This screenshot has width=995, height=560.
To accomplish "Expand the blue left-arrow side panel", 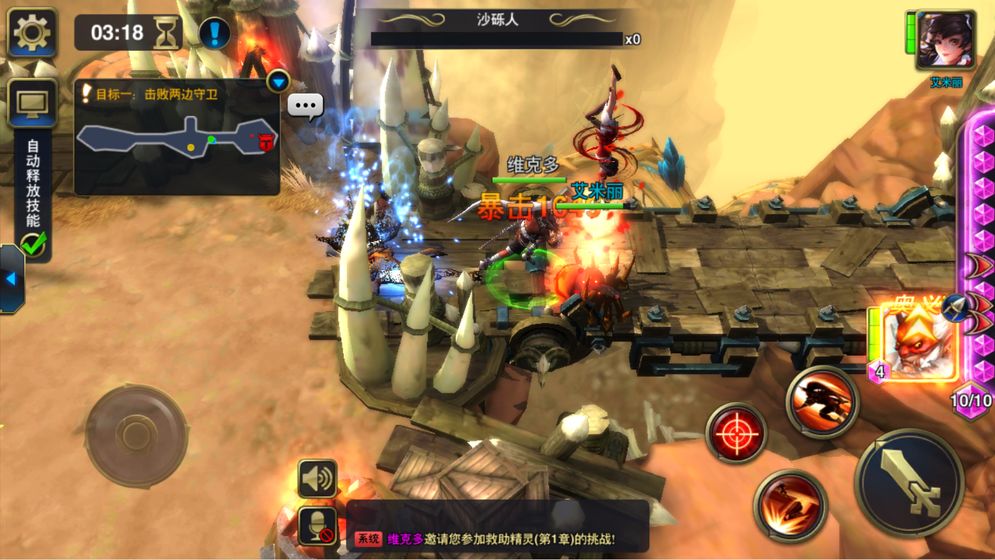I will 11,278.
